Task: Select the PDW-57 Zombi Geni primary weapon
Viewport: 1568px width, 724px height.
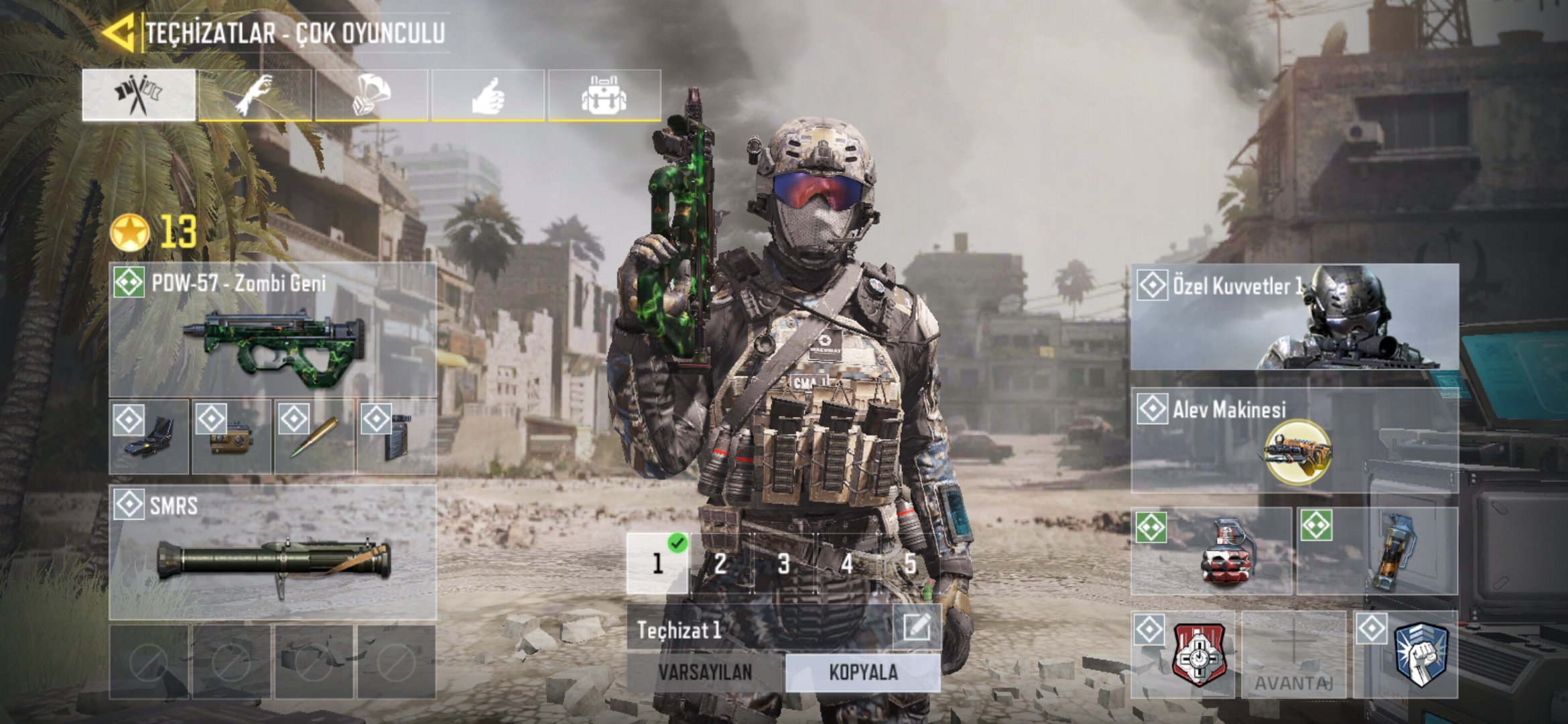Action: pyautogui.click(x=273, y=330)
